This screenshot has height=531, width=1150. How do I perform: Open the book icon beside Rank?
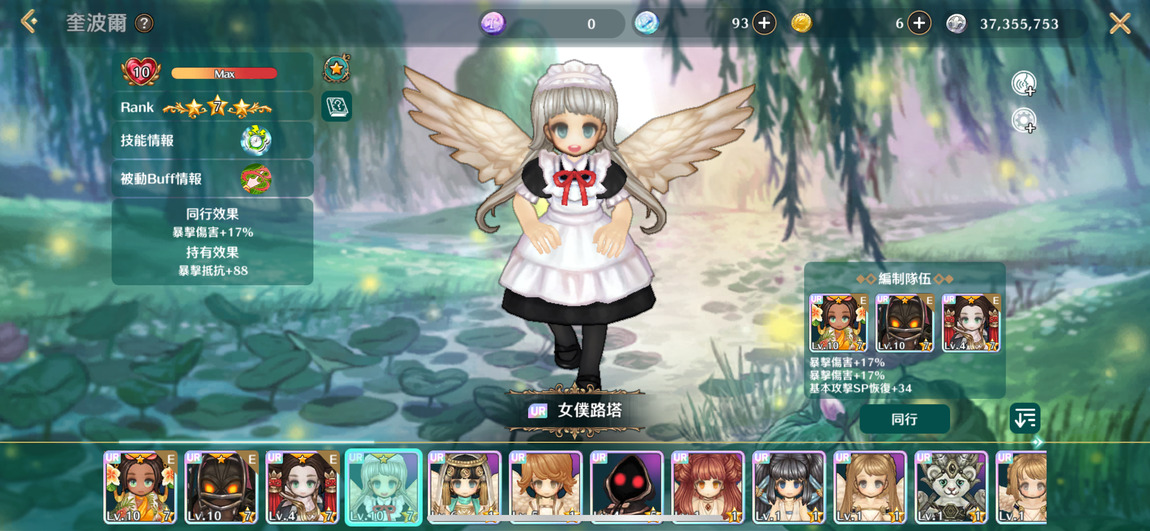click(336, 106)
